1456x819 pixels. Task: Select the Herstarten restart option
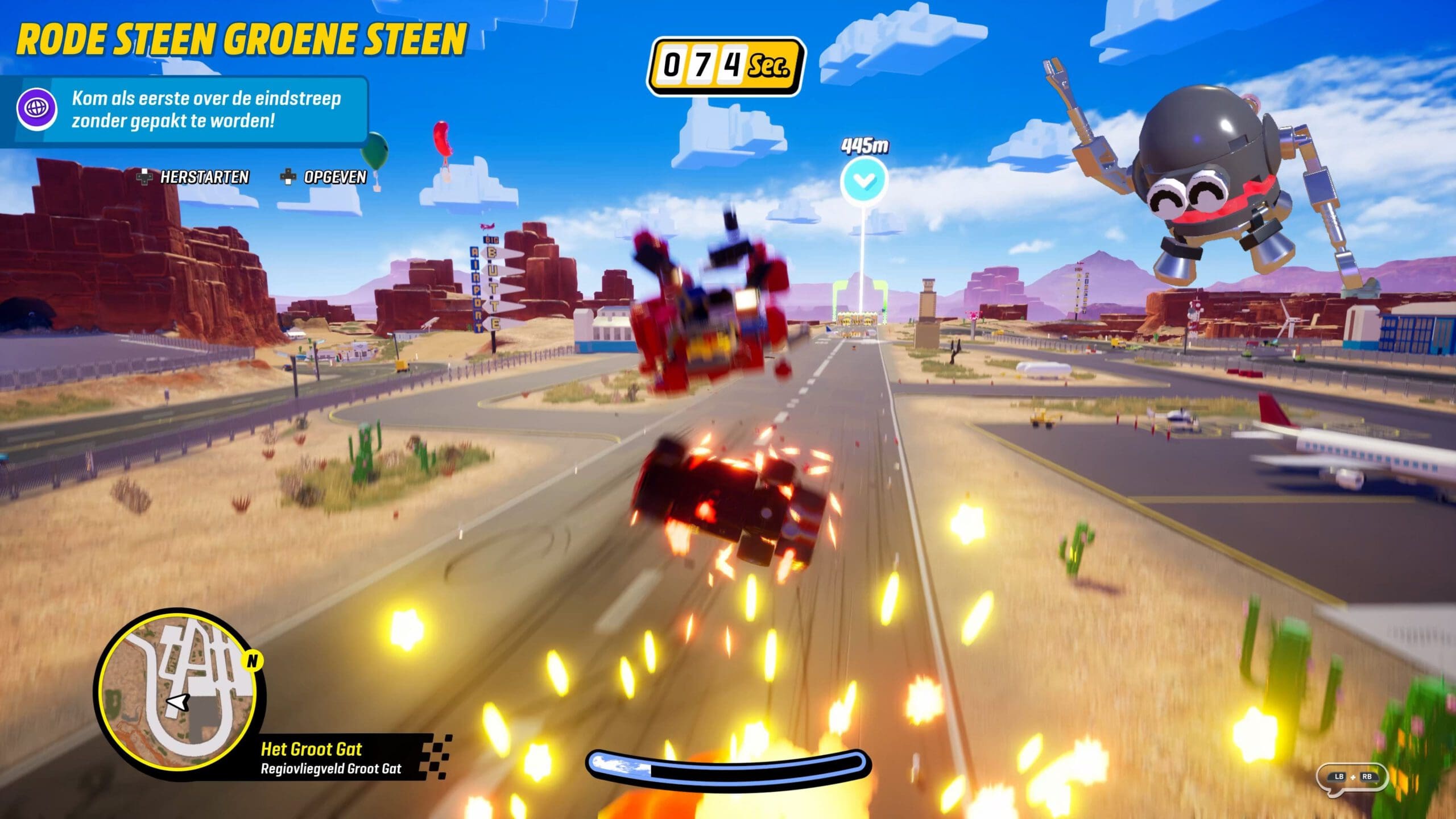(x=193, y=177)
